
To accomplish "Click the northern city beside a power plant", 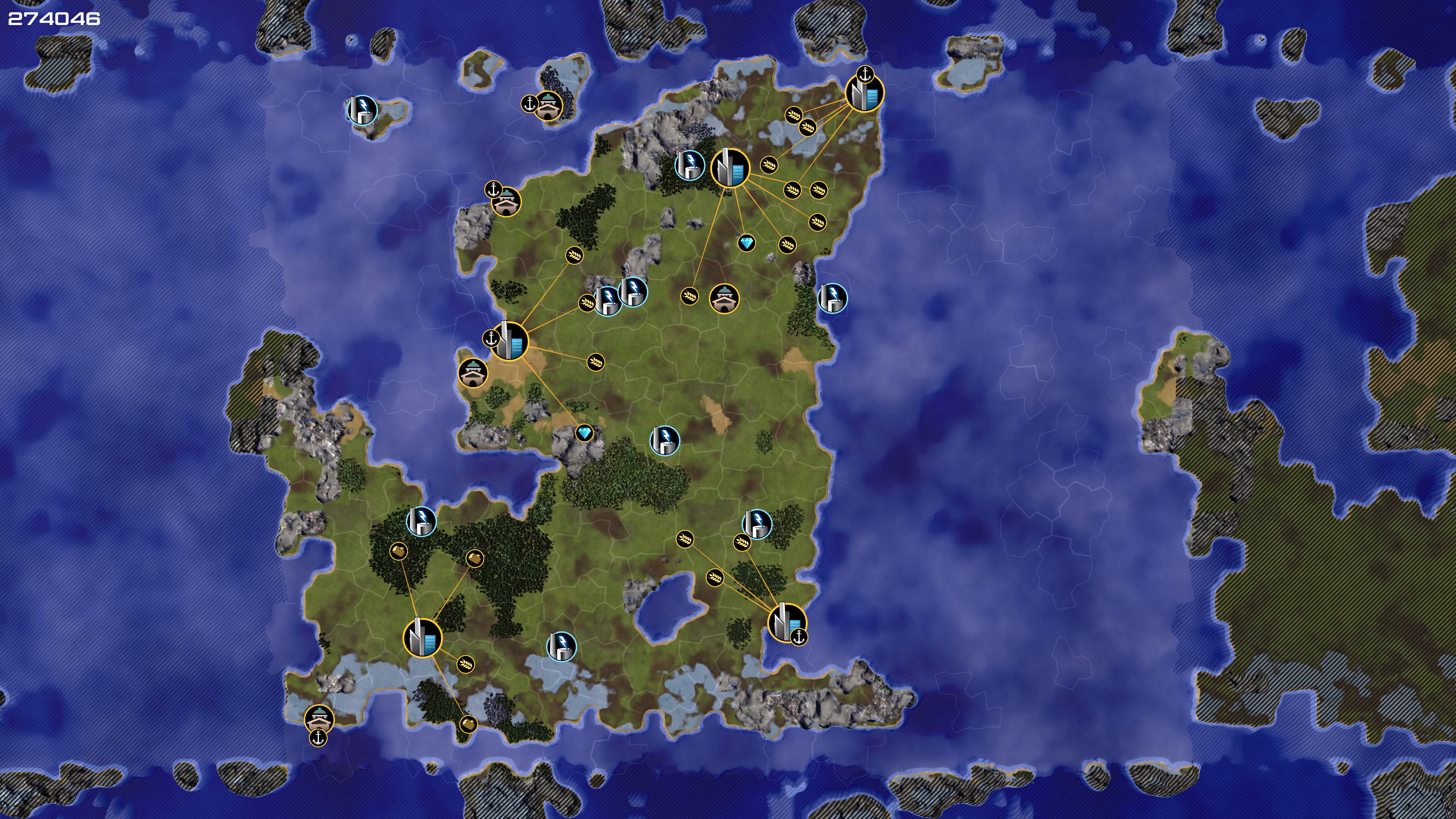I will point(730,167).
